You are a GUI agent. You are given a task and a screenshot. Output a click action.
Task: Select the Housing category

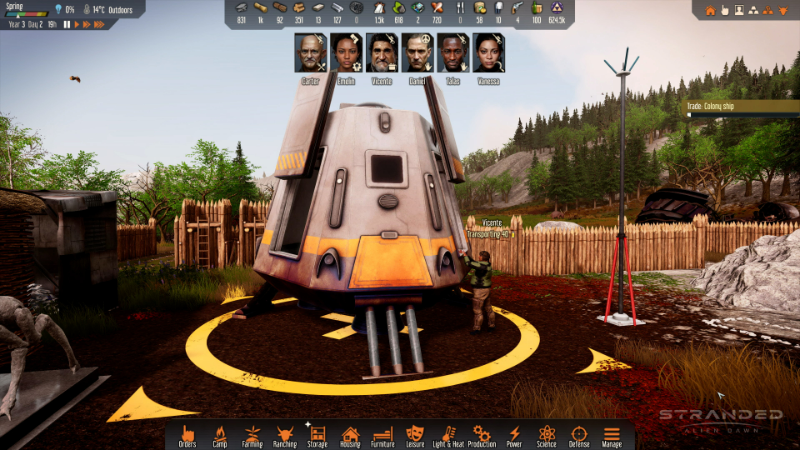click(x=350, y=435)
